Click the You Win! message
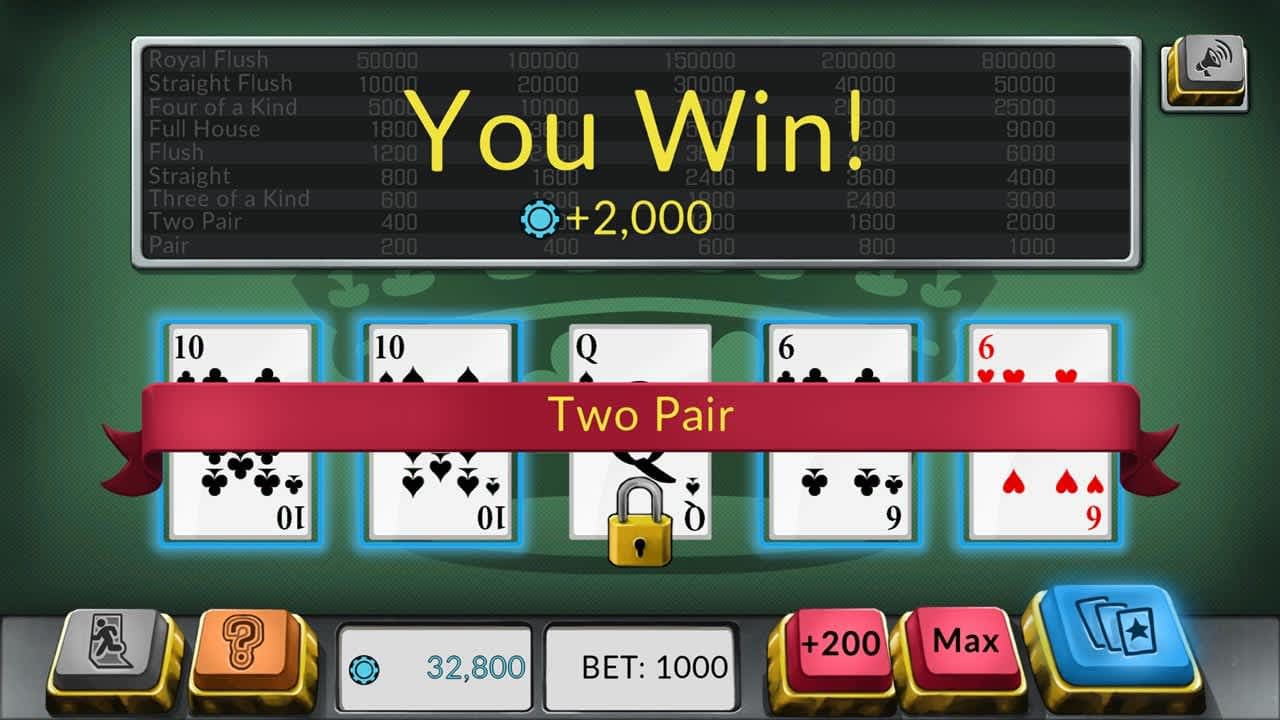Viewport: 1280px width, 720px height. [640, 135]
